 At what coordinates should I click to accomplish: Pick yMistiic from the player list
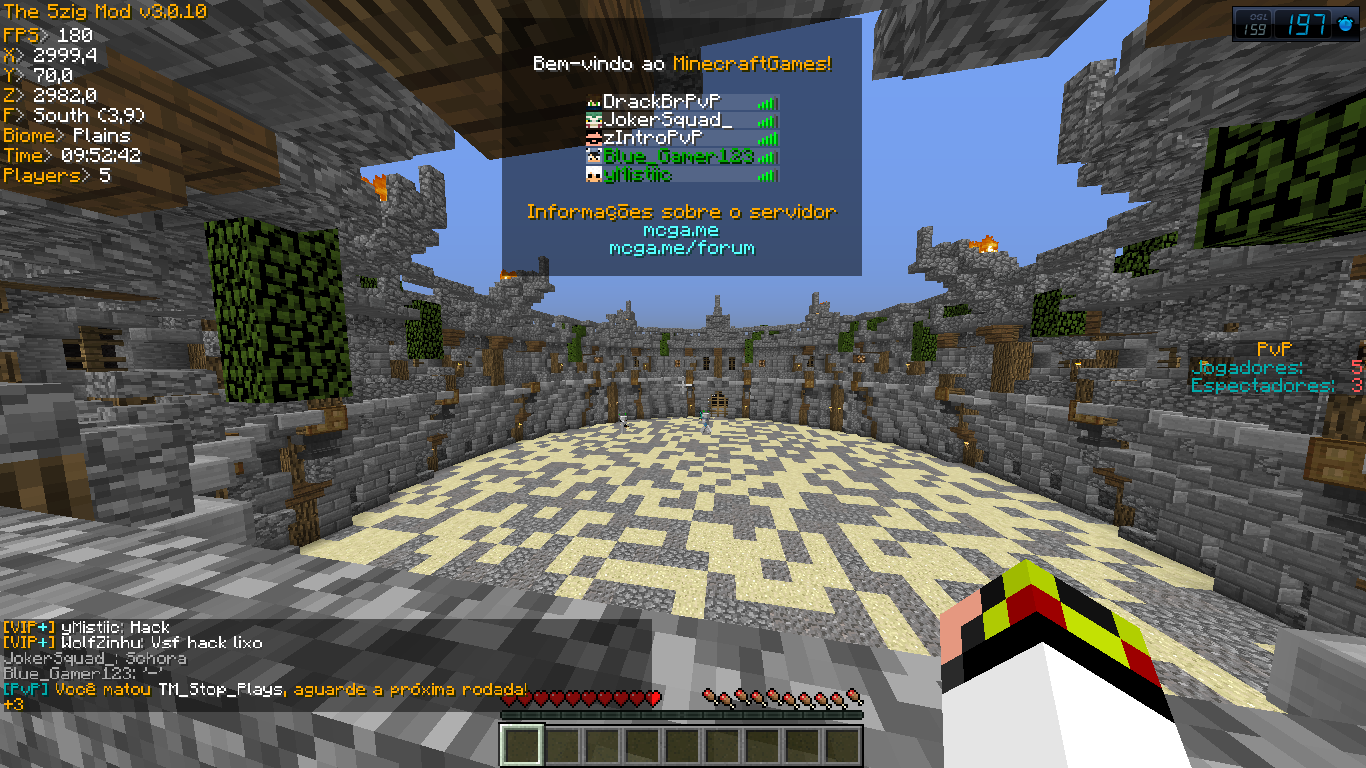680,175
